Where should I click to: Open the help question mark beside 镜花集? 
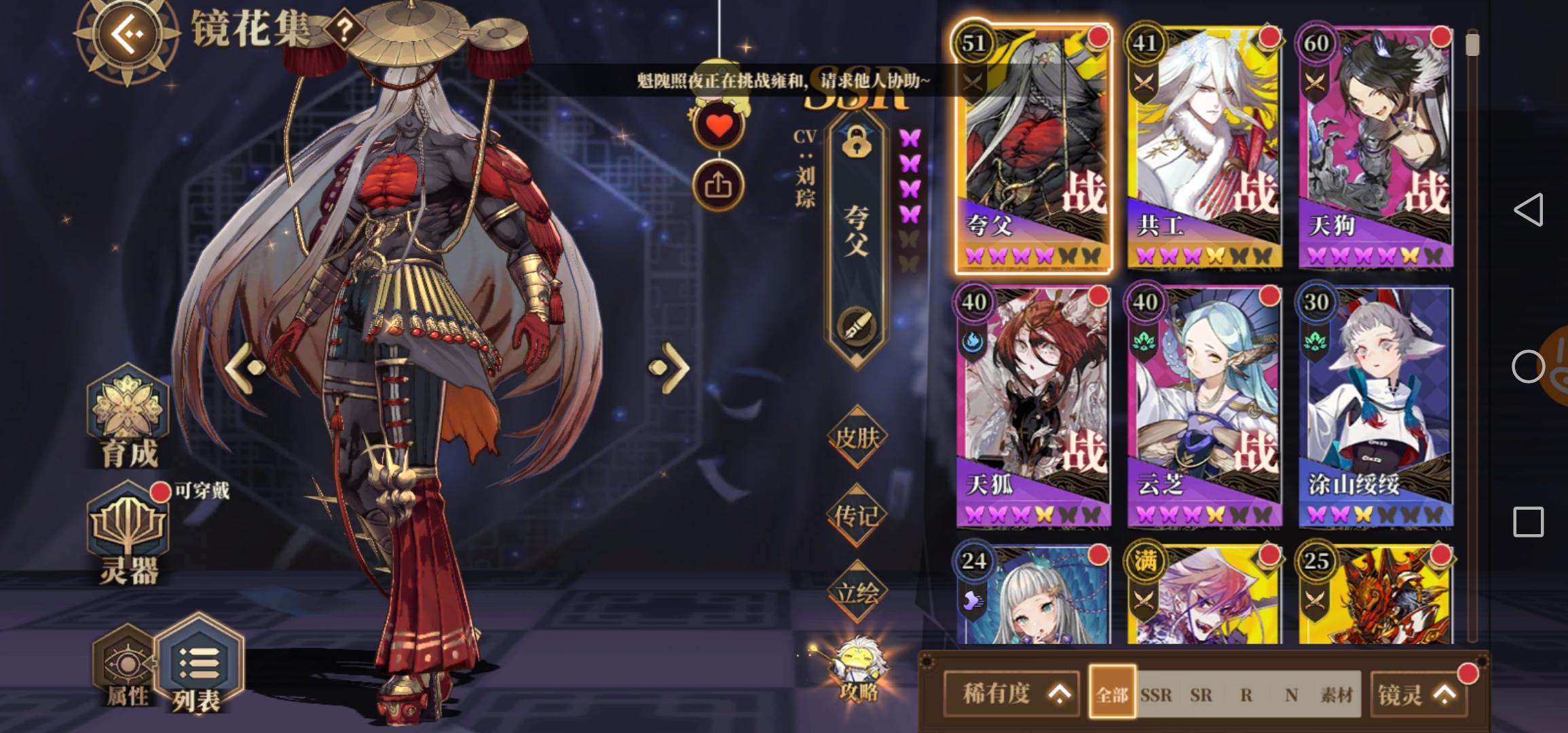345,30
